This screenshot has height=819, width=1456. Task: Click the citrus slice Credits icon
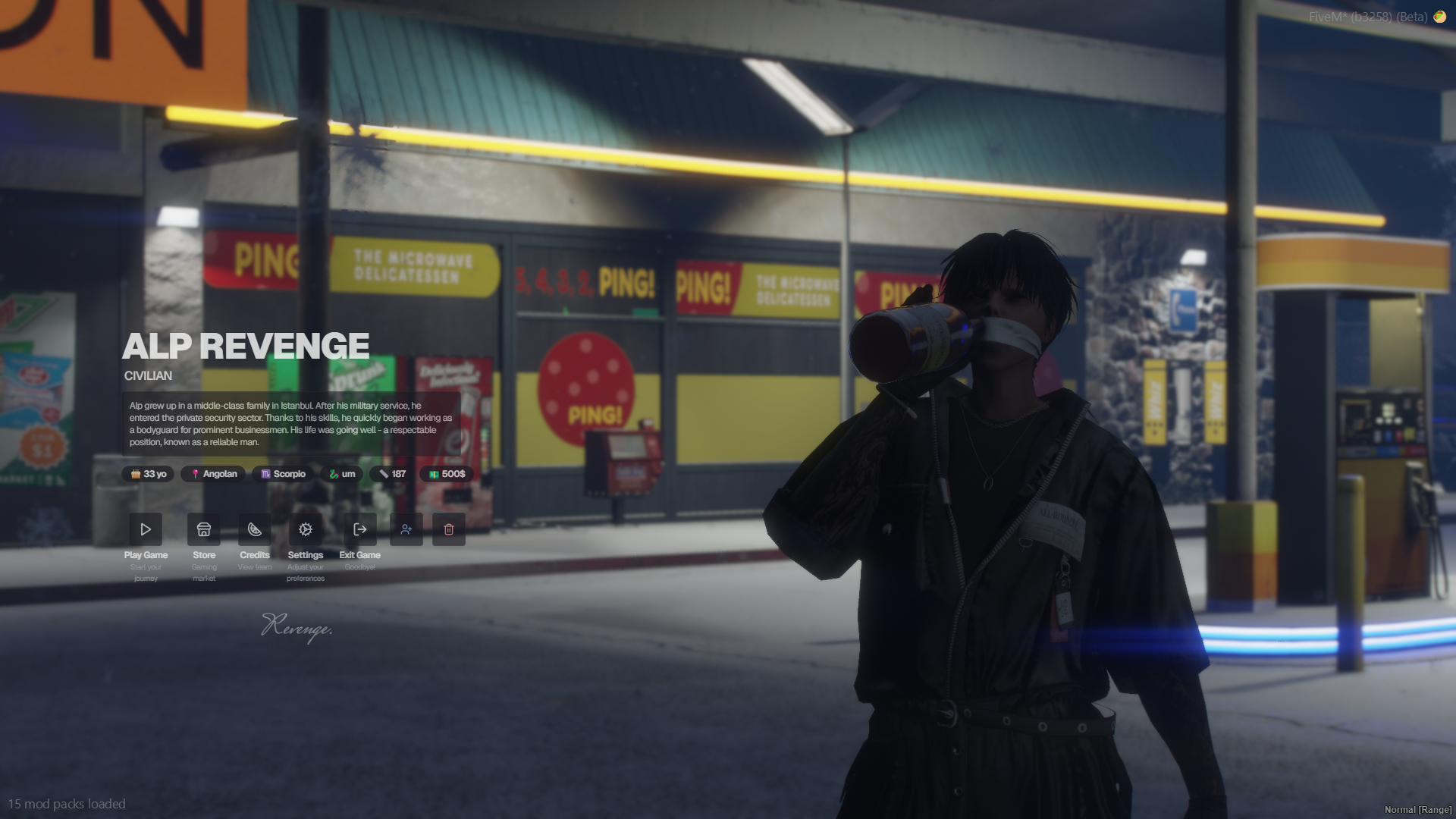255,529
